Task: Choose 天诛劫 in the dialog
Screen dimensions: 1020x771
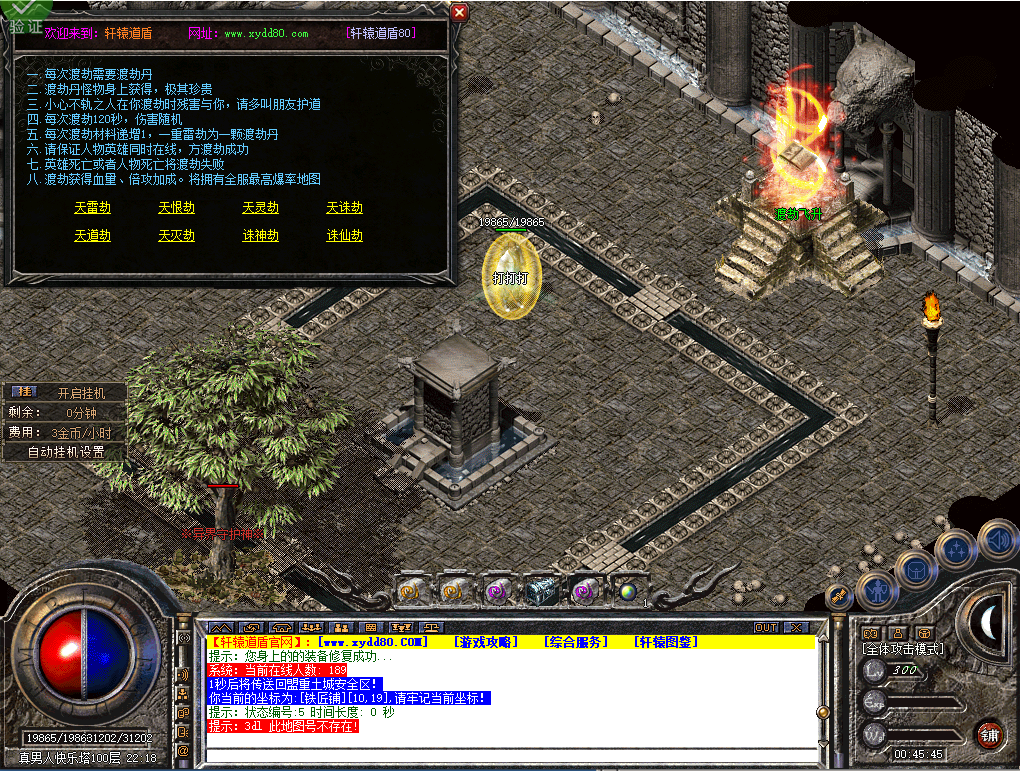Action: click(344, 208)
